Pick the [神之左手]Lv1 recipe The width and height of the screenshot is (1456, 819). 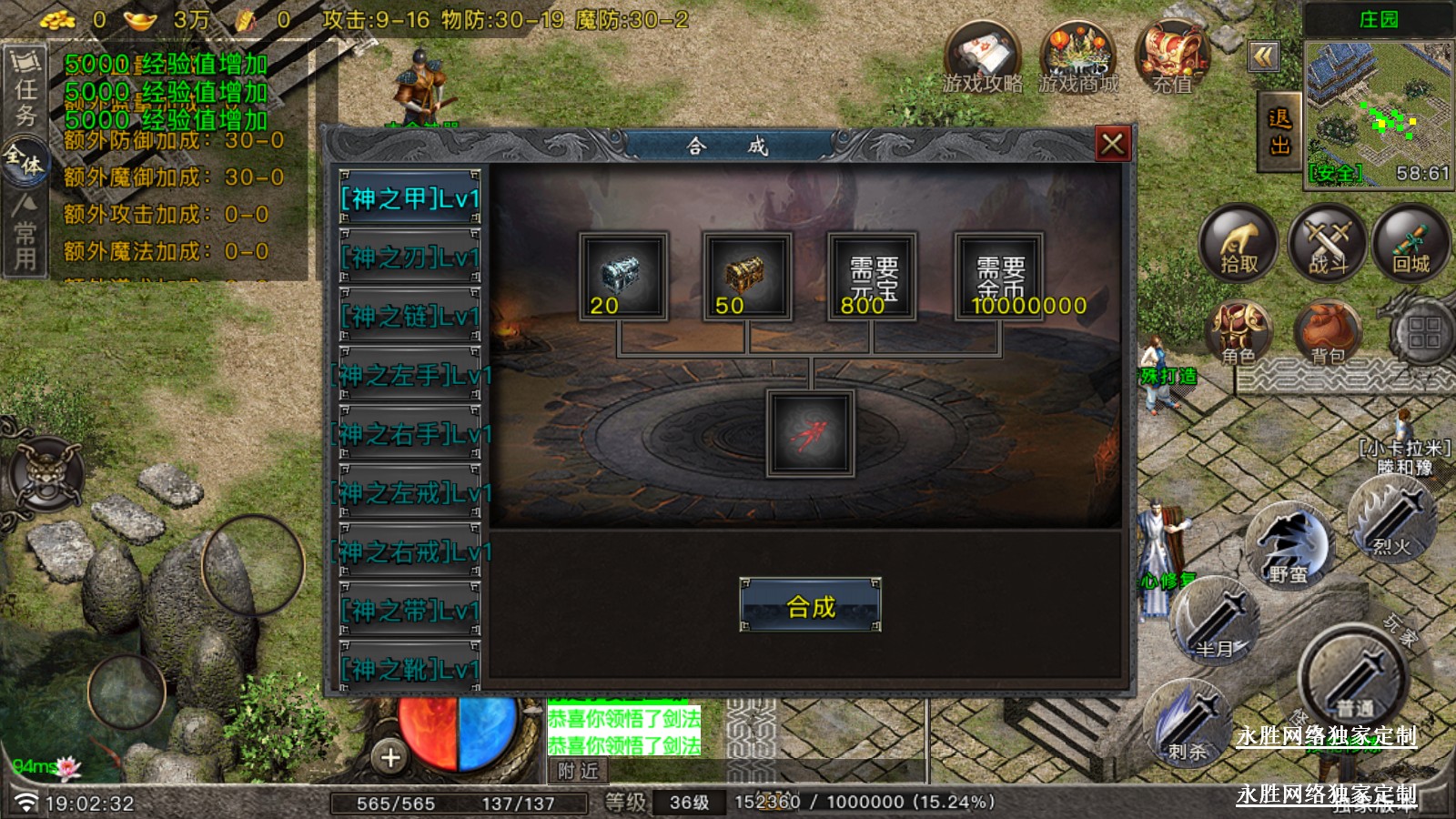[409, 375]
